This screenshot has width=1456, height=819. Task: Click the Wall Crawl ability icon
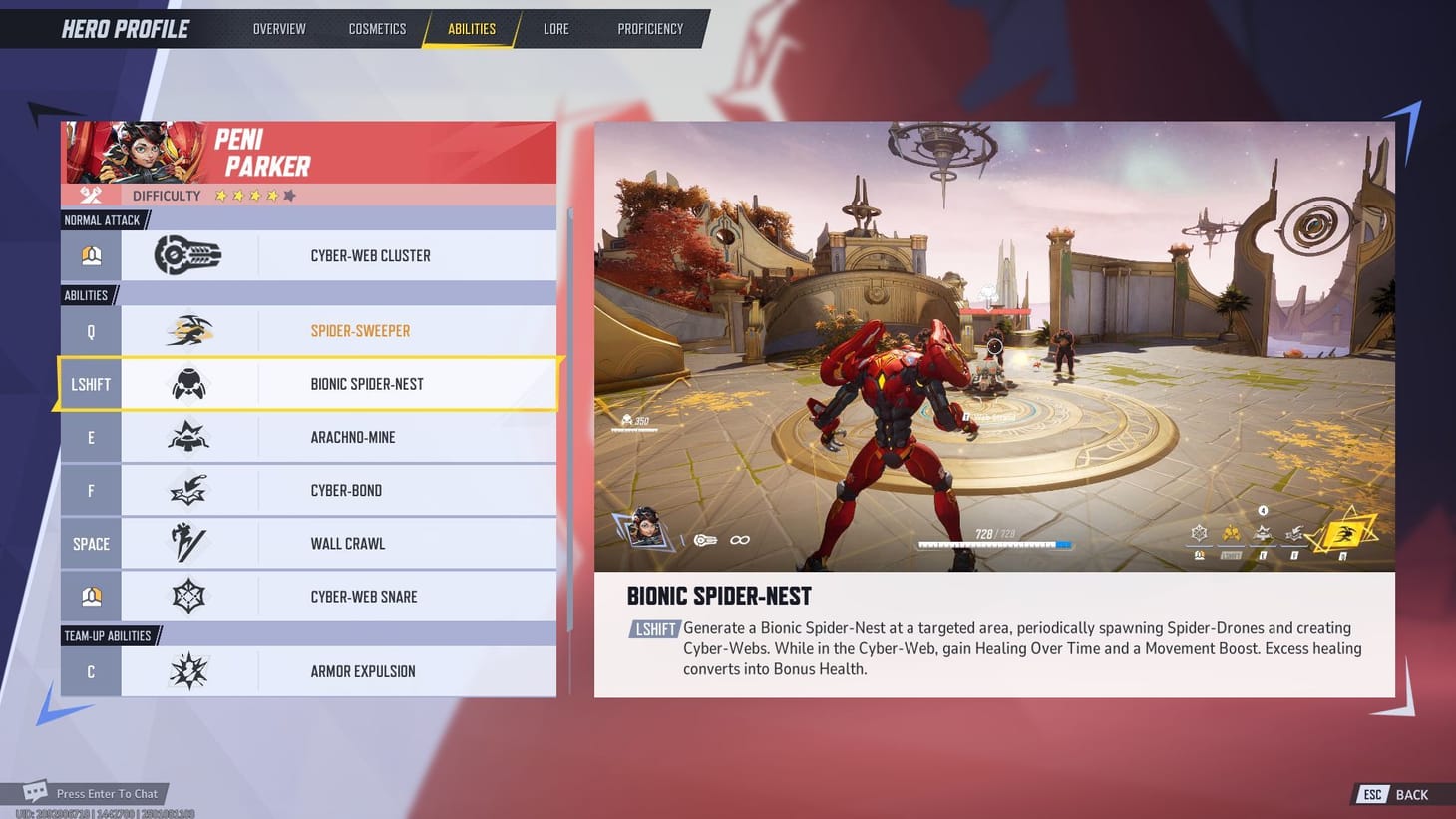click(188, 543)
